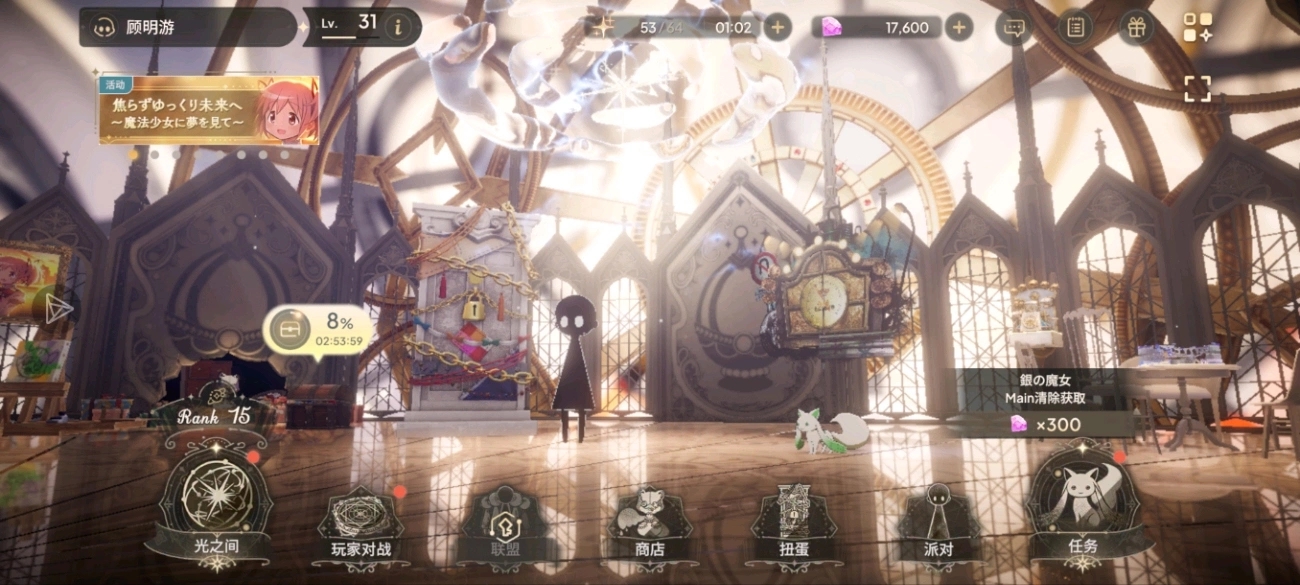Open the chat message icon
The height and width of the screenshot is (585, 1300).
coord(1015,27)
